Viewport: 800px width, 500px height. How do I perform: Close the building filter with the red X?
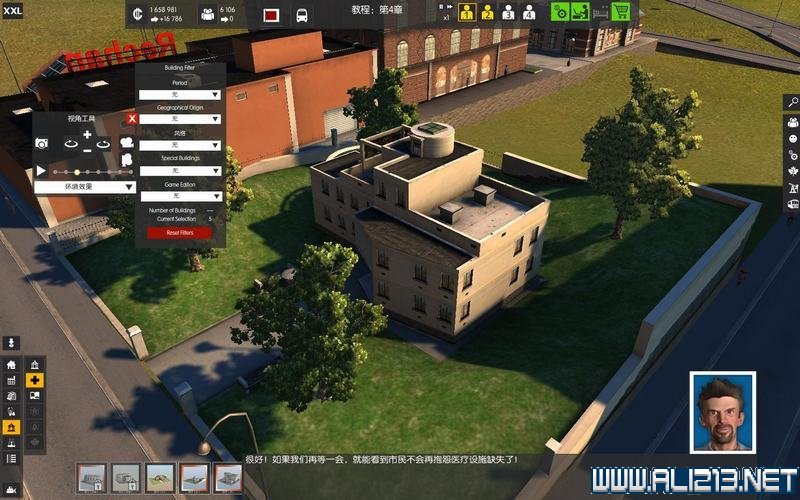[x=132, y=119]
